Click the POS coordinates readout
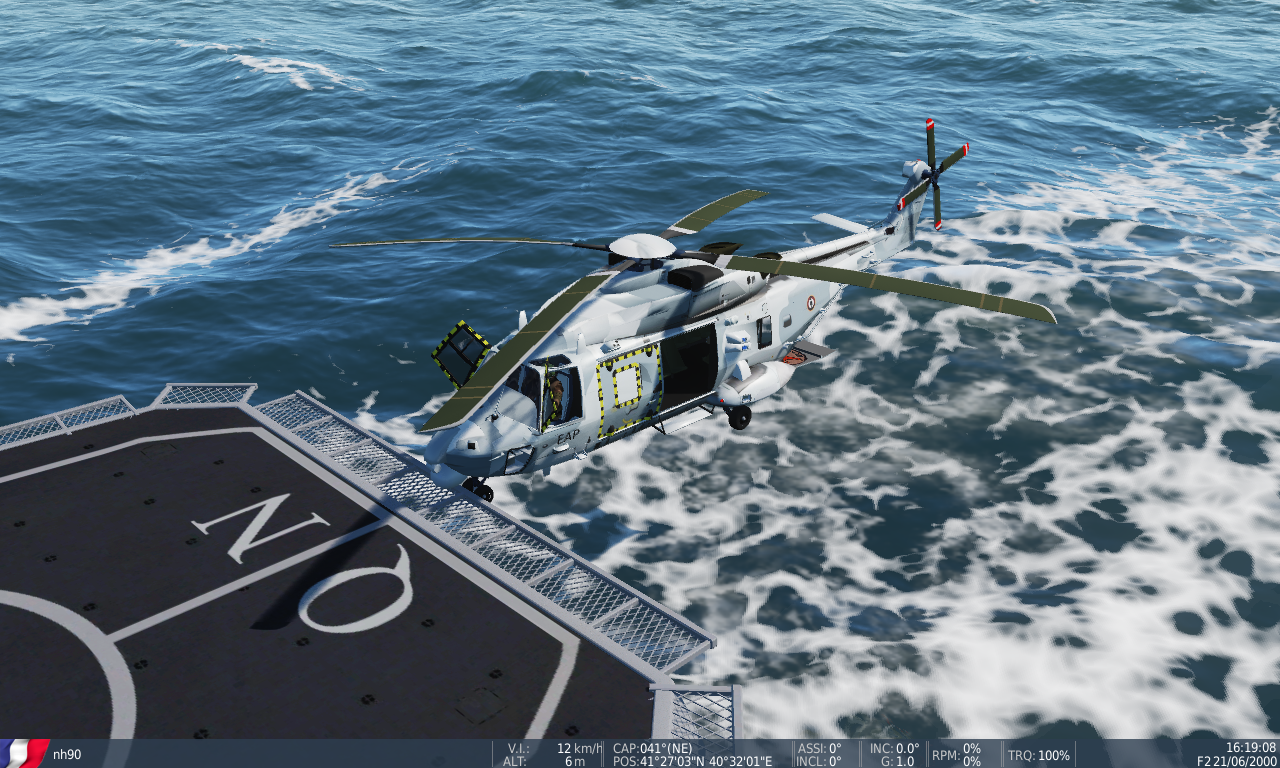The width and height of the screenshot is (1280, 768). [692, 760]
